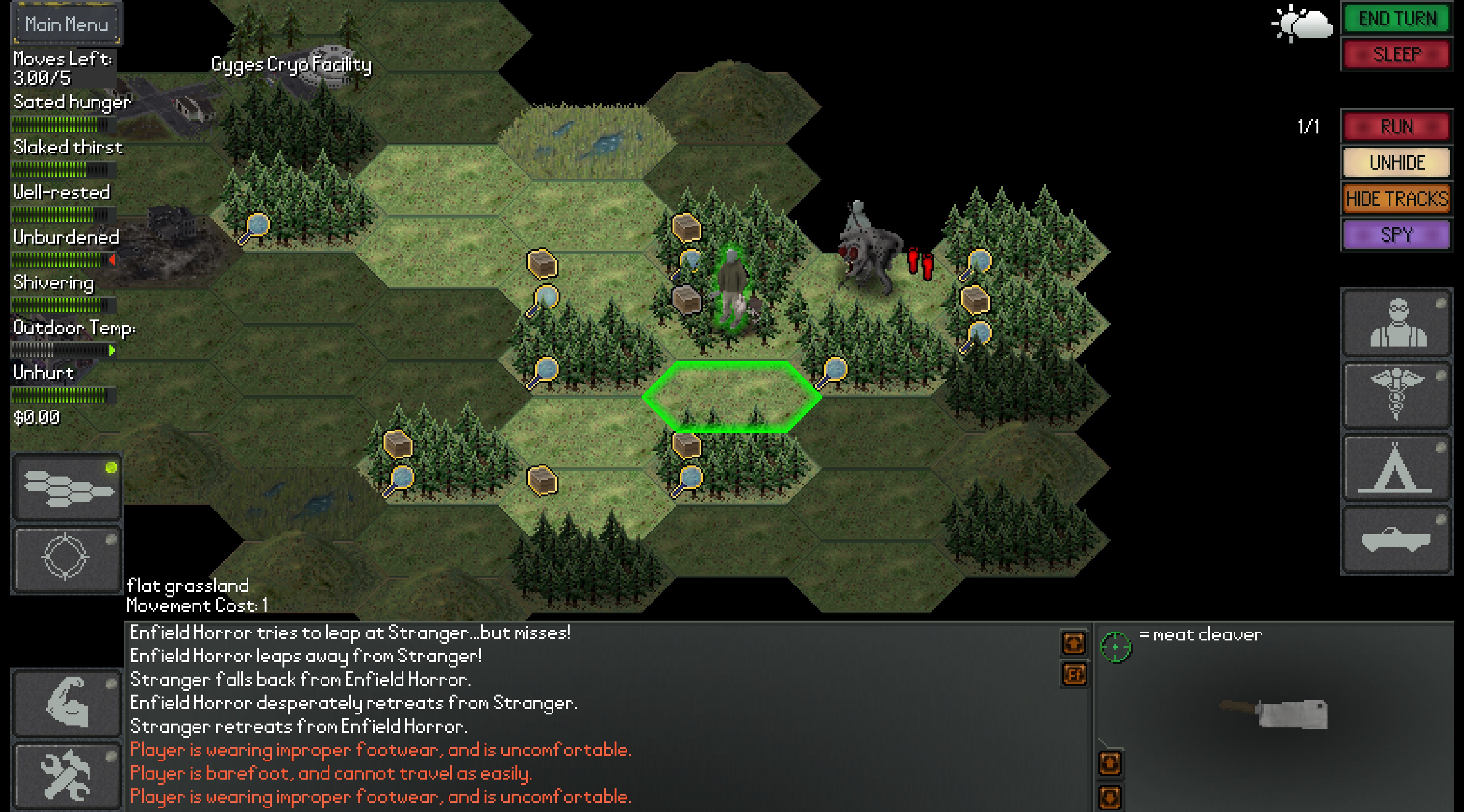The image size is (1464, 812).
Task: Open the character portrait panel
Action: (1397, 323)
